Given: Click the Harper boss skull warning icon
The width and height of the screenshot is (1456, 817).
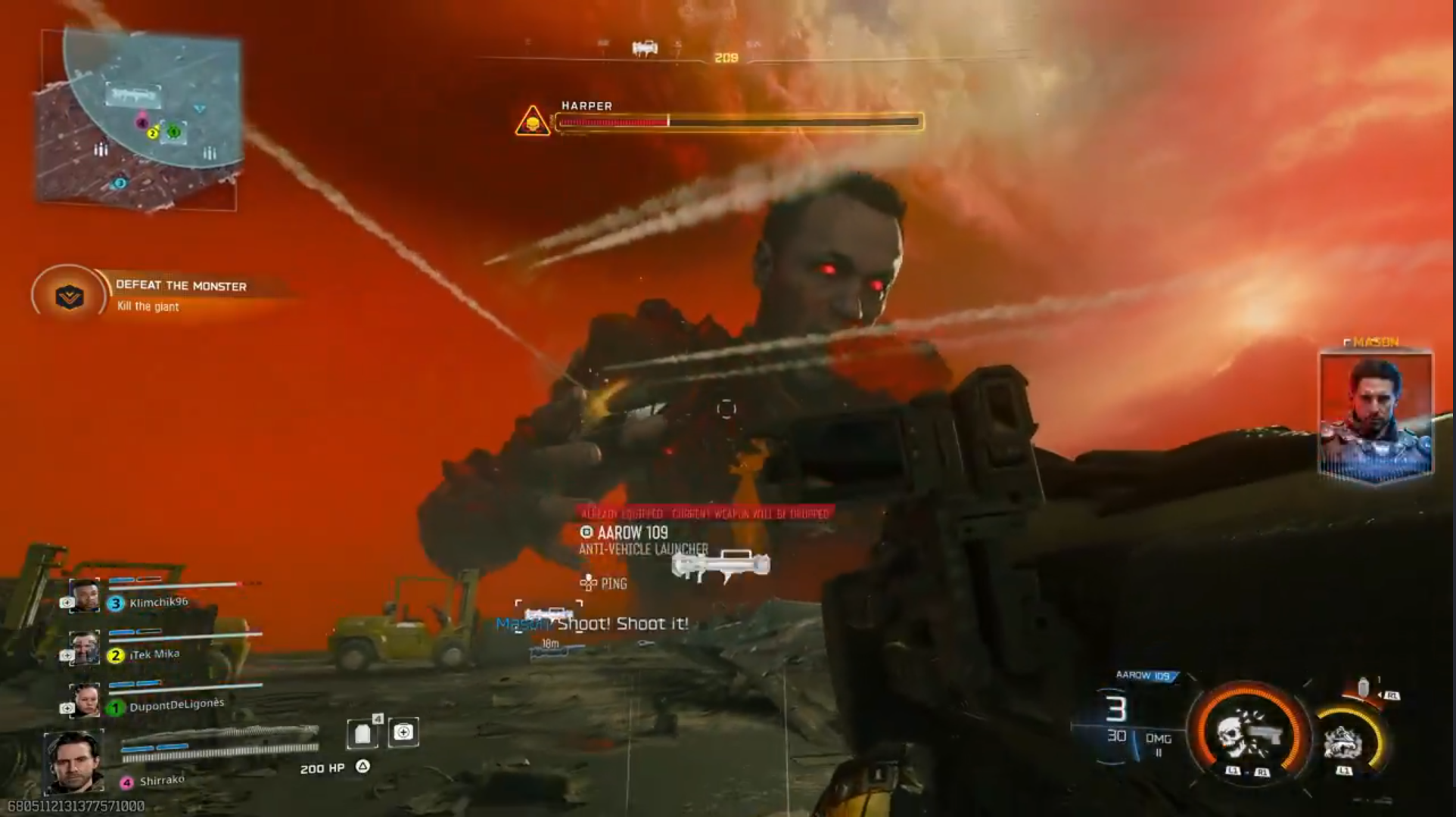Looking at the screenshot, I should click(533, 122).
